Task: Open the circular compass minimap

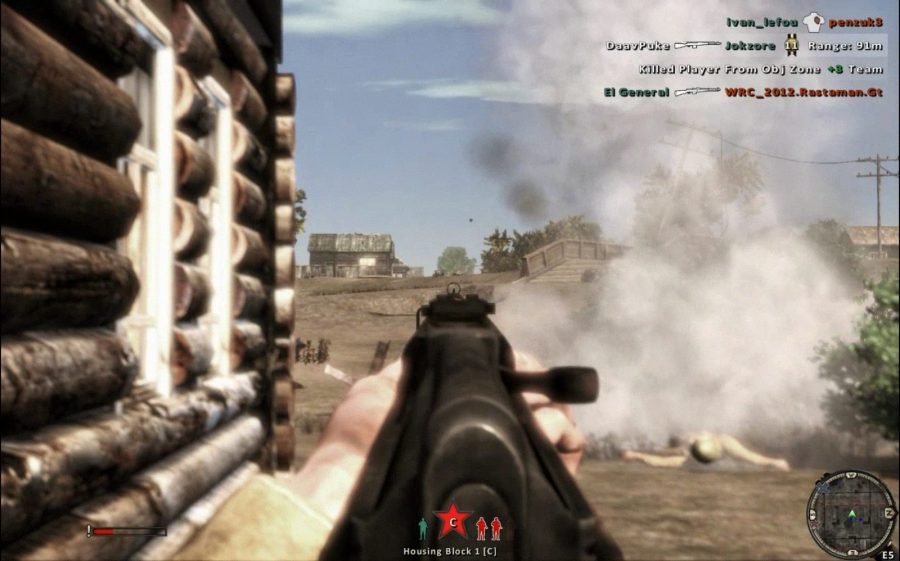Action: point(850,514)
